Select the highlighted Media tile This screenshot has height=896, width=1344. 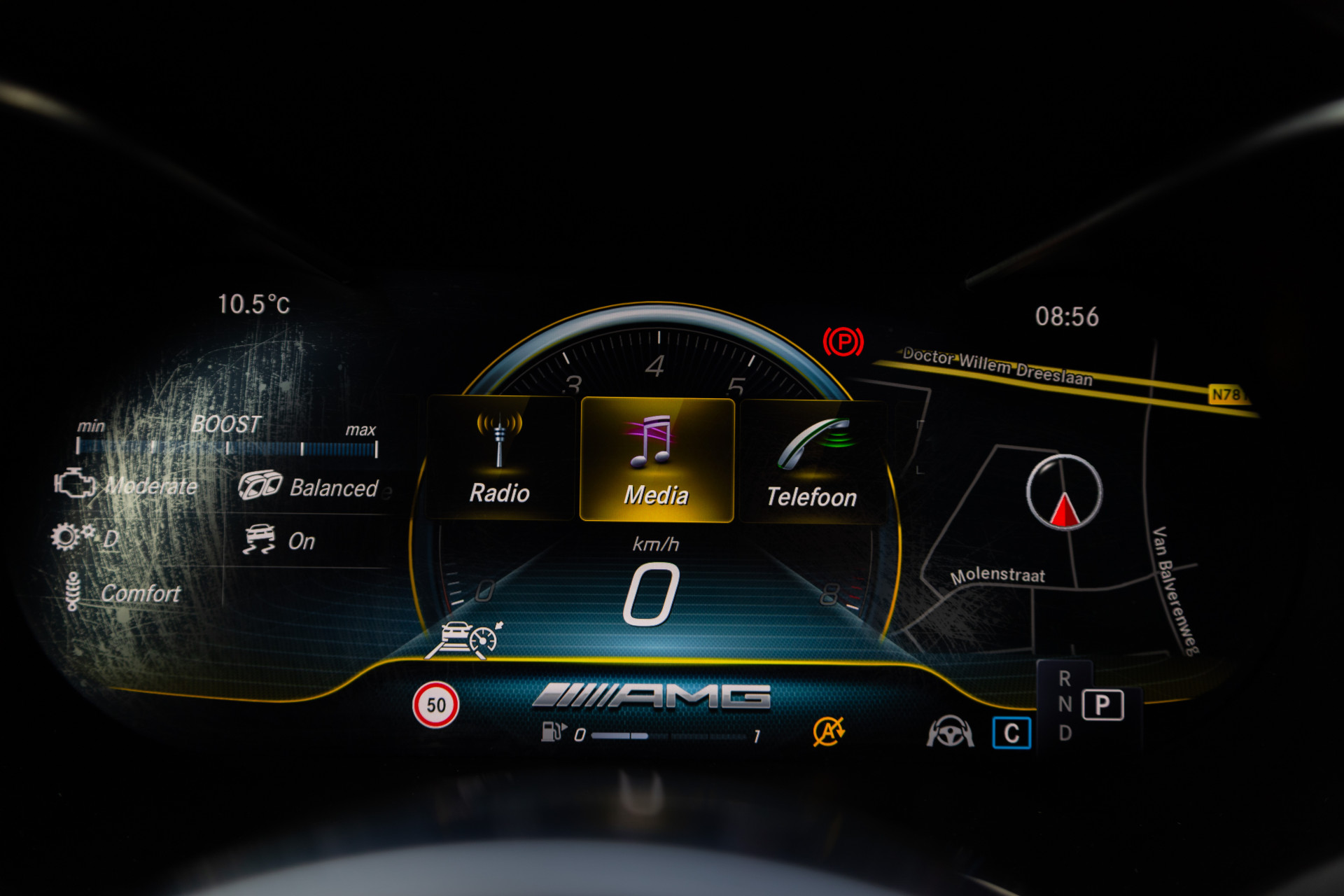click(657, 460)
